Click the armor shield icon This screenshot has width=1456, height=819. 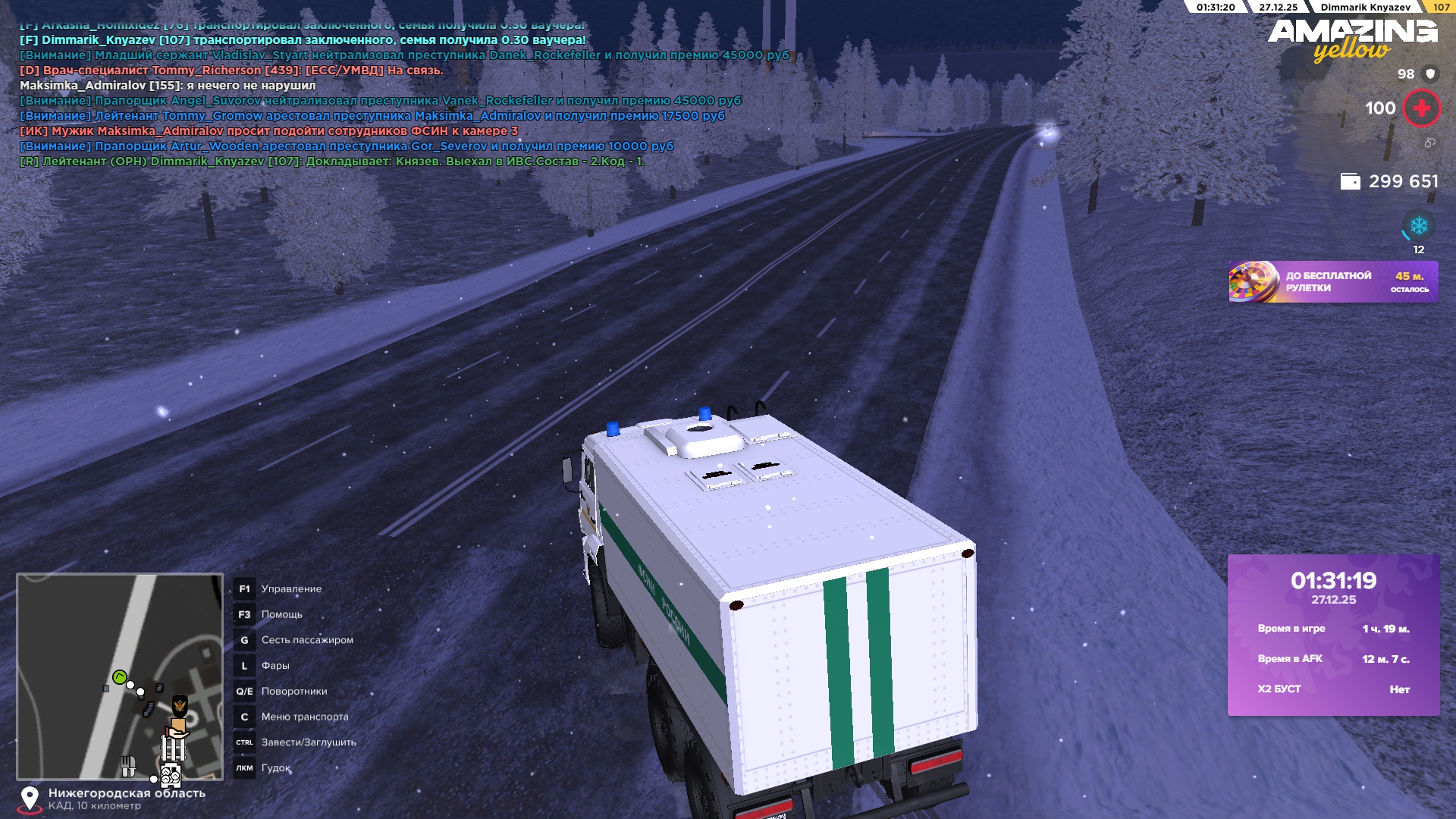[x=1430, y=74]
